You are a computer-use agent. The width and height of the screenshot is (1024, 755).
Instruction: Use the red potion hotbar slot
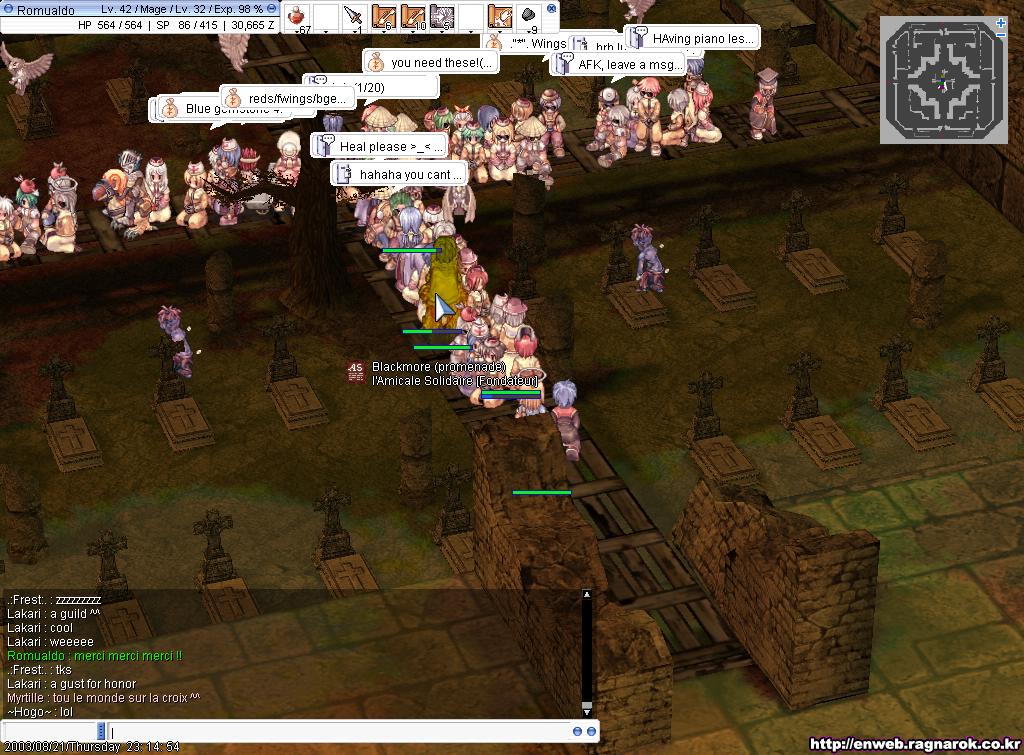(x=299, y=16)
